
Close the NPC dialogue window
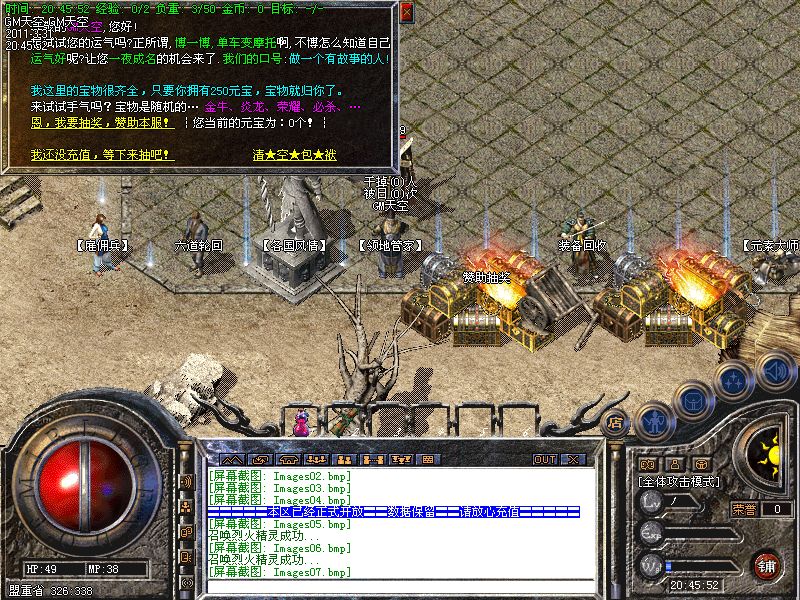(406, 13)
